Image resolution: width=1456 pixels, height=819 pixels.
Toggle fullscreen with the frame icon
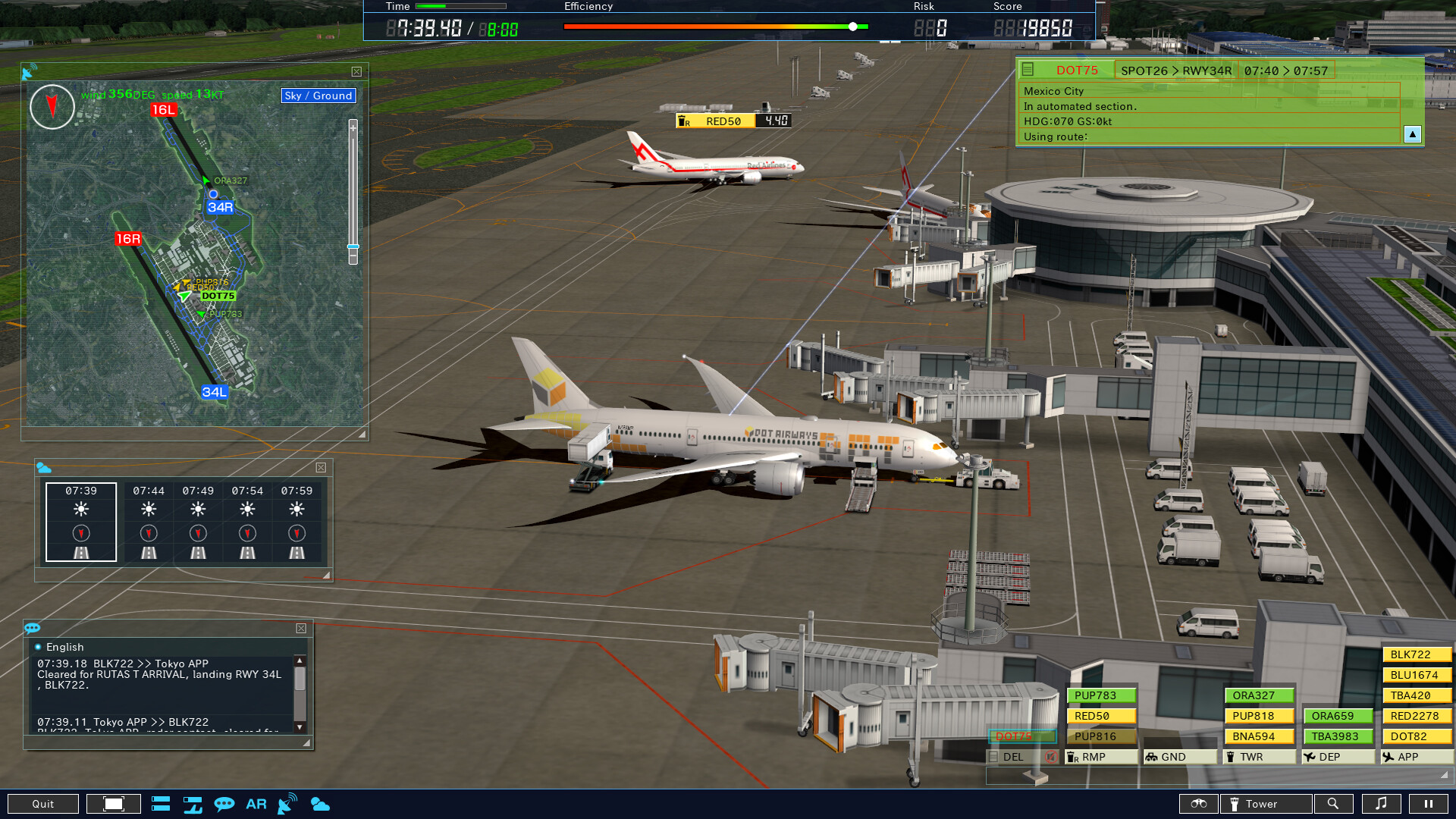click(x=114, y=803)
